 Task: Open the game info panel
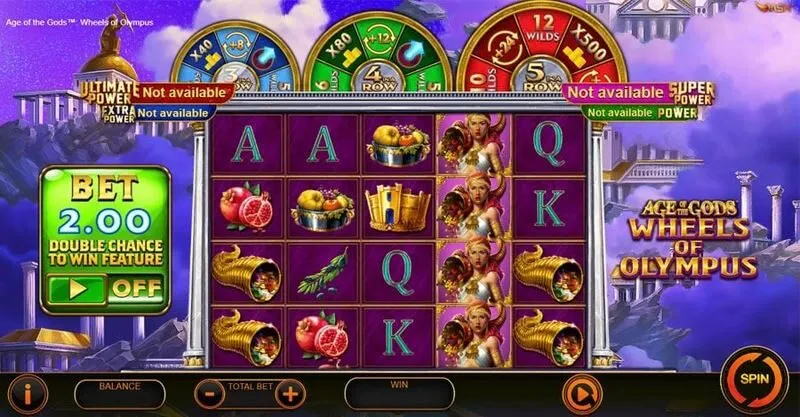(28, 391)
